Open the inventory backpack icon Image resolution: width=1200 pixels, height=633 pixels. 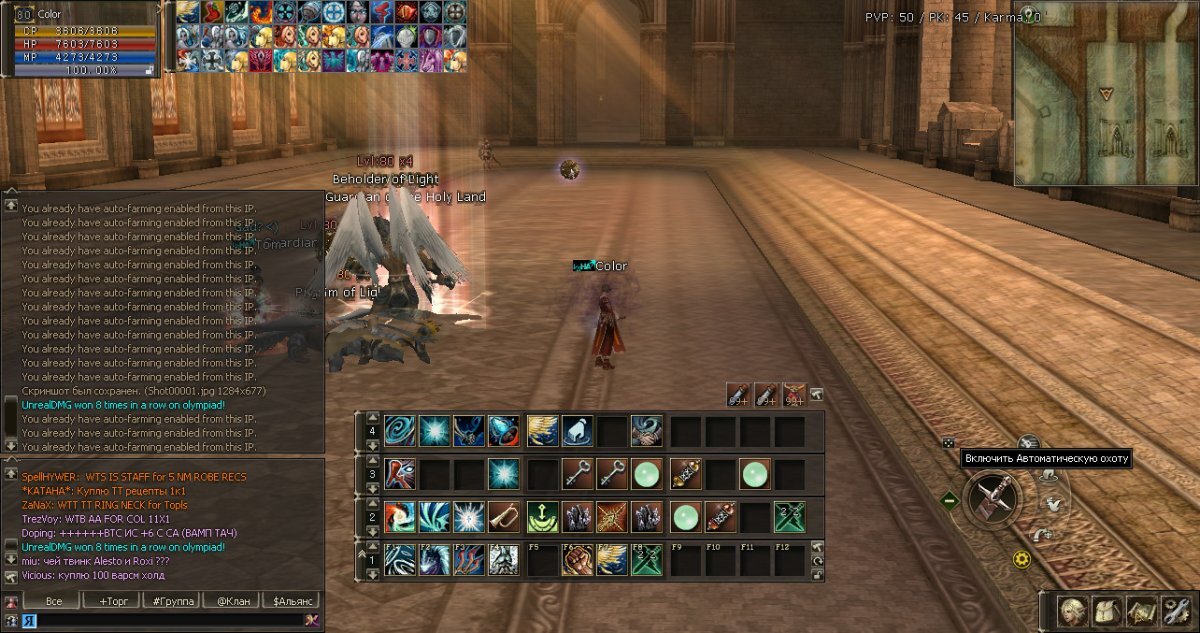(x=1108, y=611)
